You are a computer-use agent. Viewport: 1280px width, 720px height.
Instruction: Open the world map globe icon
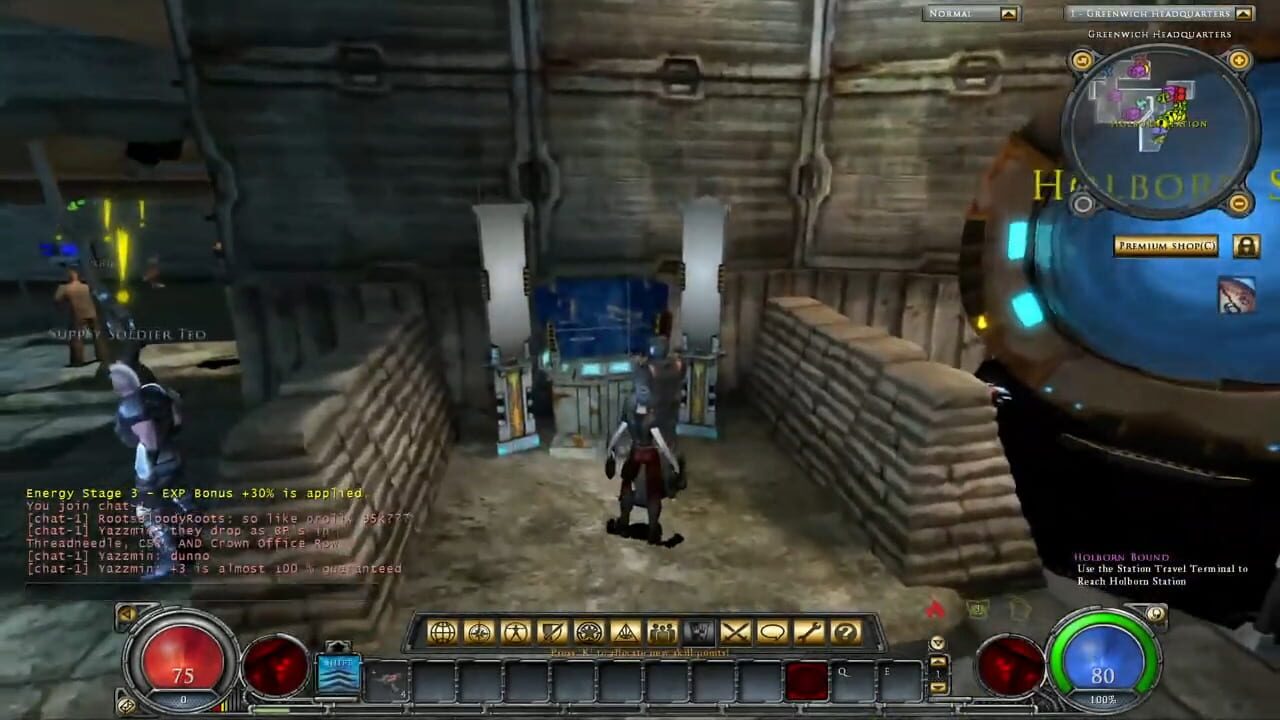coord(443,631)
